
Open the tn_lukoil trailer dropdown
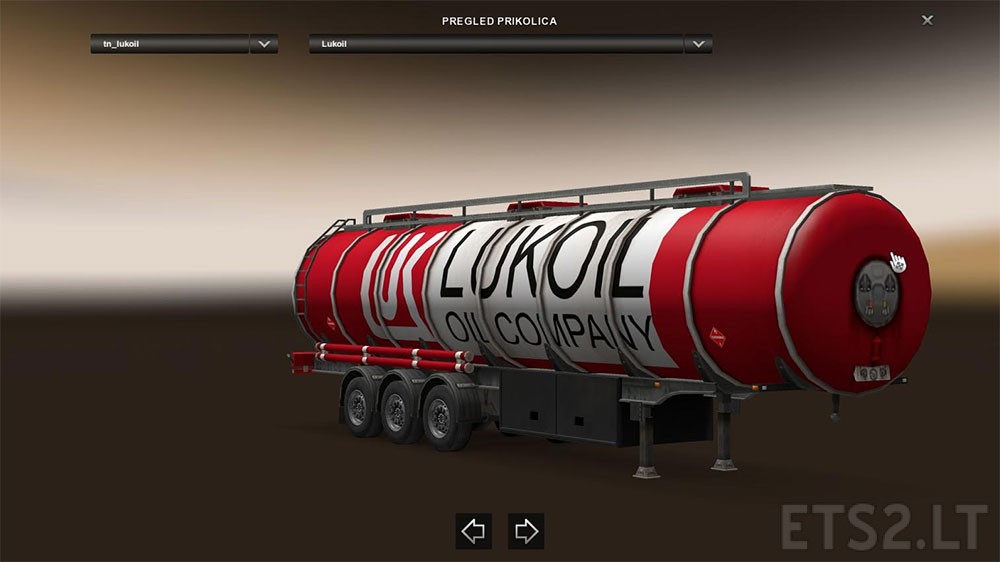[264, 44]
